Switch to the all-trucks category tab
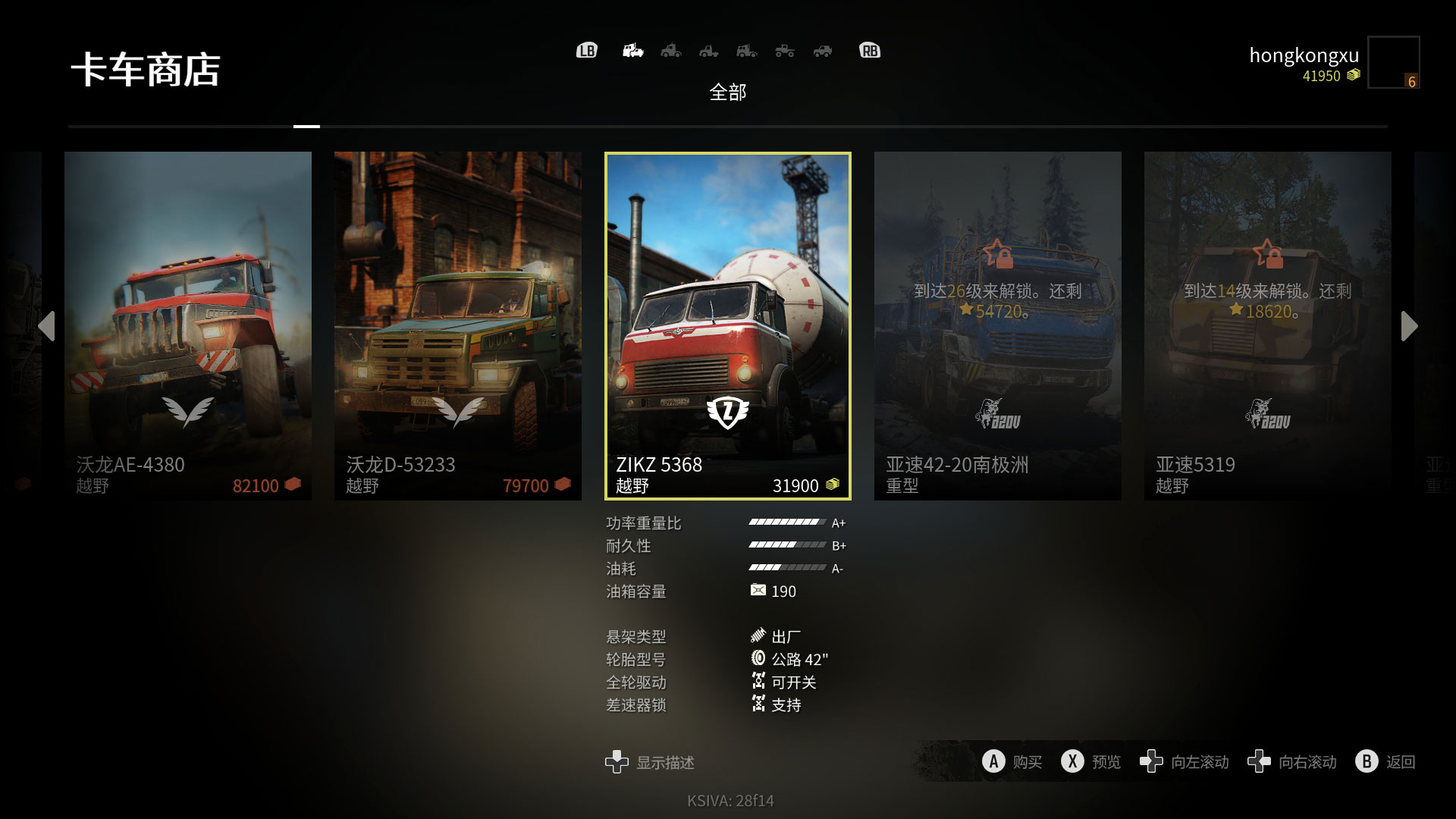This screenshot has height=819, width=1456. pyautogui.click(x=632, y=51)
